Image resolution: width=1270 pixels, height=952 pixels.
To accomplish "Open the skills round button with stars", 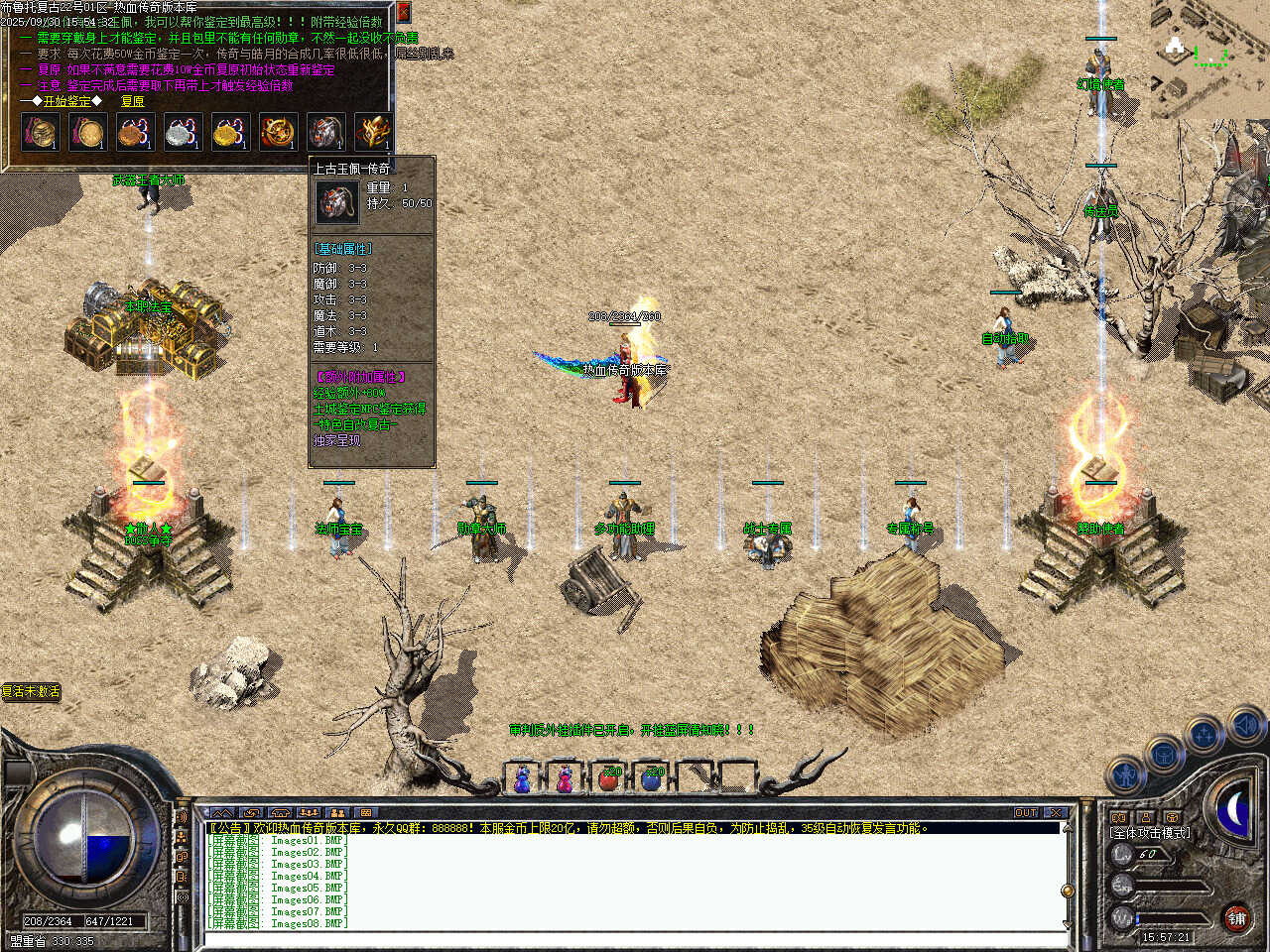I will pyautogui.click(x=1205, y=735).
